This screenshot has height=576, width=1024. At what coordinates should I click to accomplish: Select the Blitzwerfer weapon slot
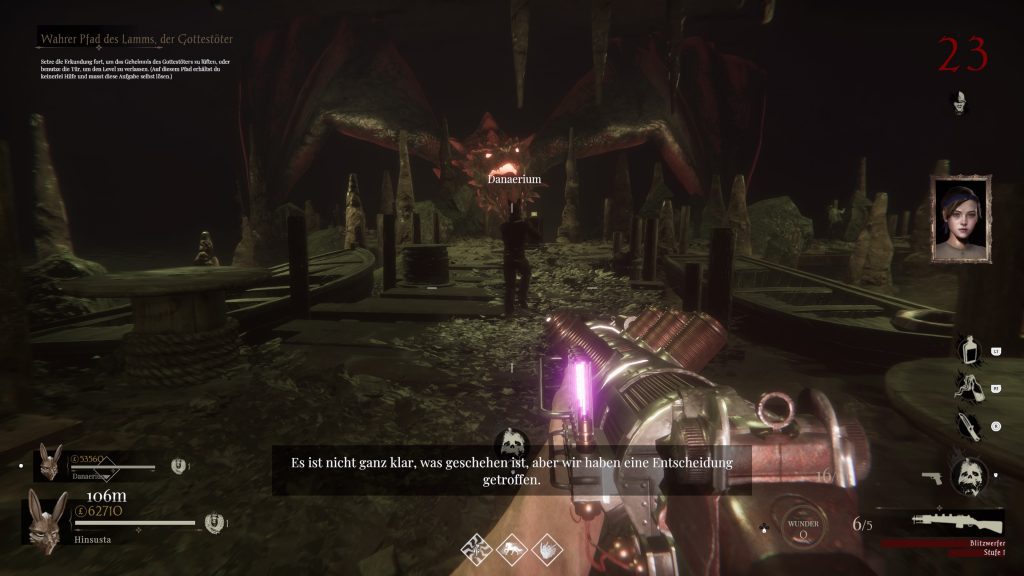click(x=957, y=522)
